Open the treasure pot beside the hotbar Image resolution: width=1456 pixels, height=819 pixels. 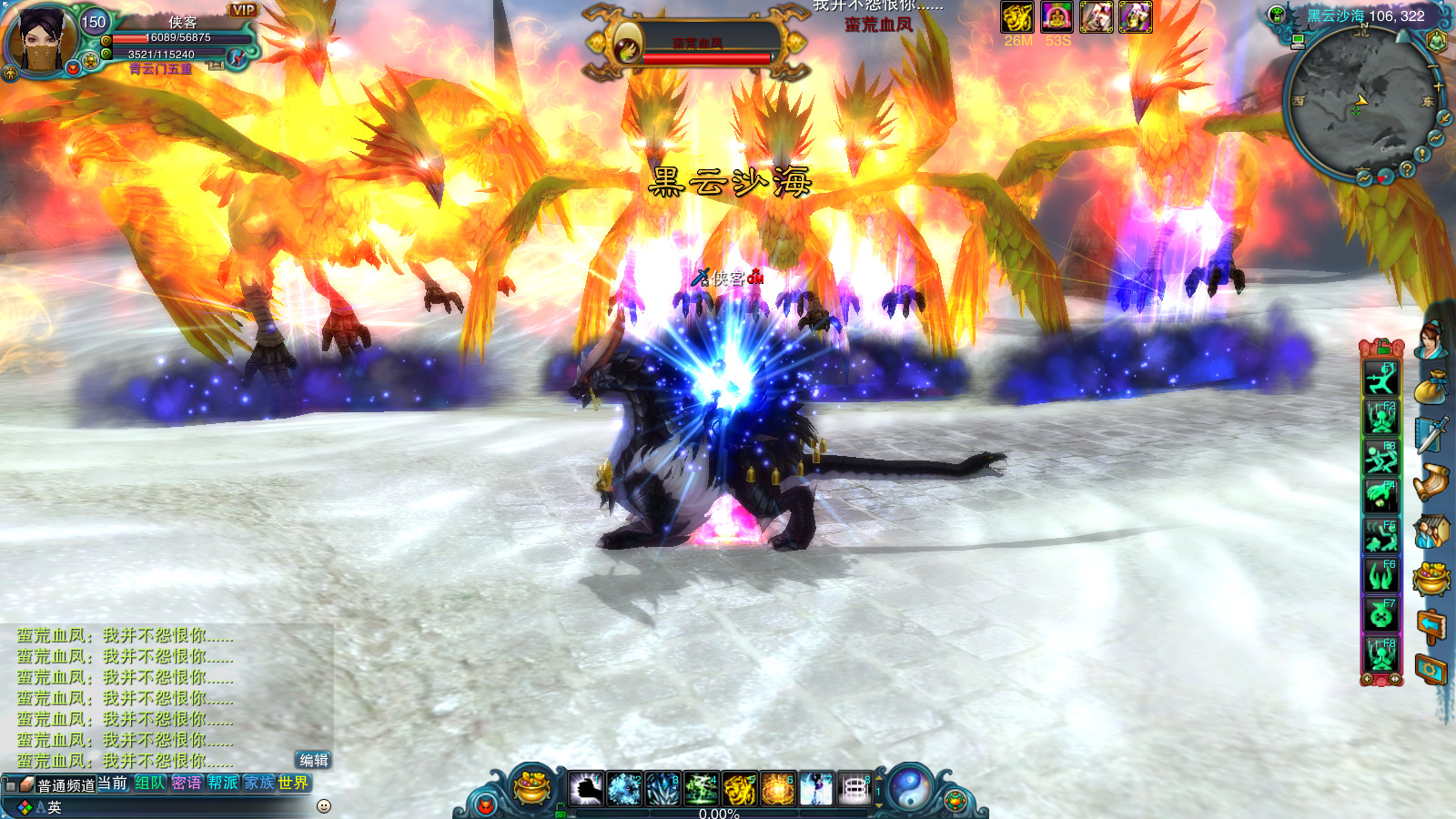pos(532,787)
